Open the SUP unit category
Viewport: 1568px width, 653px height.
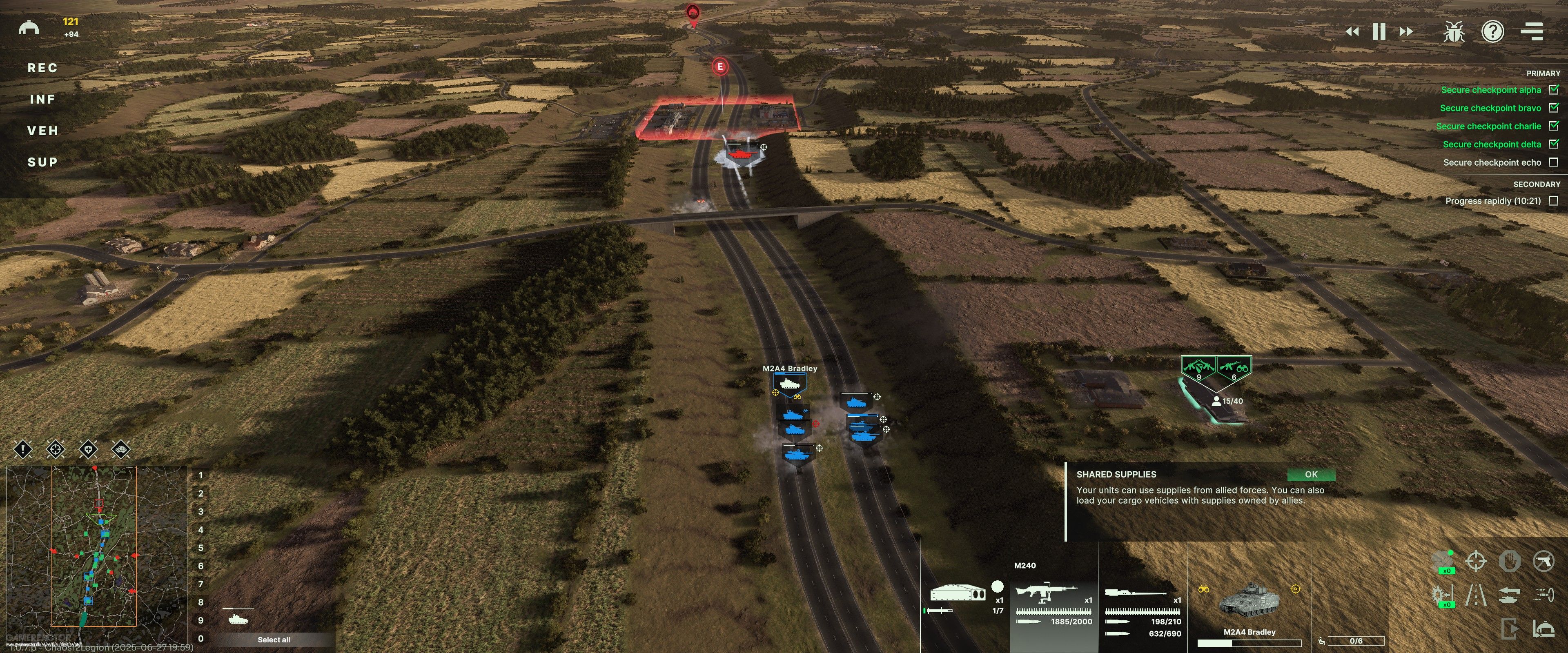[x=42, y=162]
